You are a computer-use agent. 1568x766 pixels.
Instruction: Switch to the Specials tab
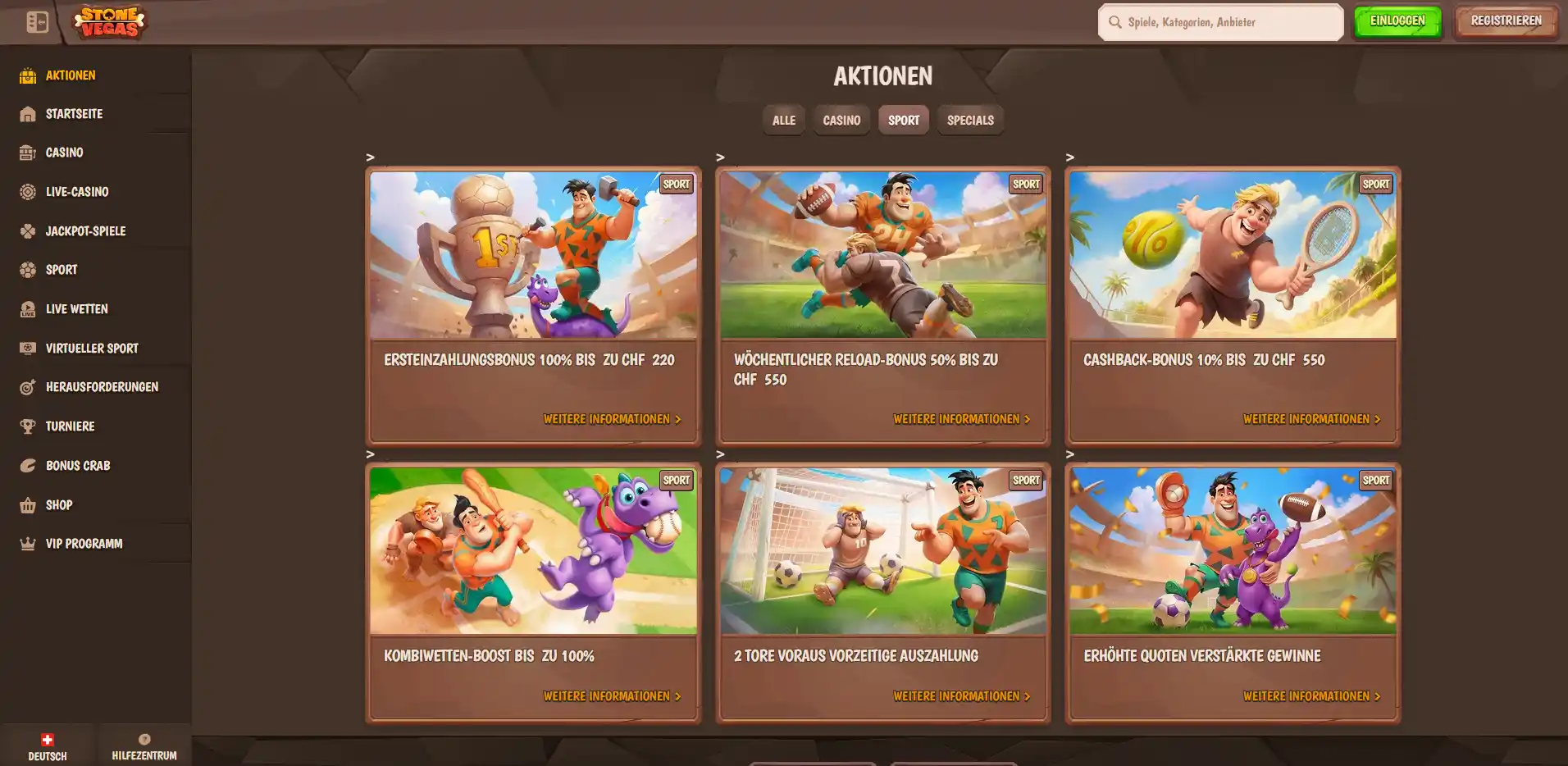pyautogui.click(x=970, y=120)
